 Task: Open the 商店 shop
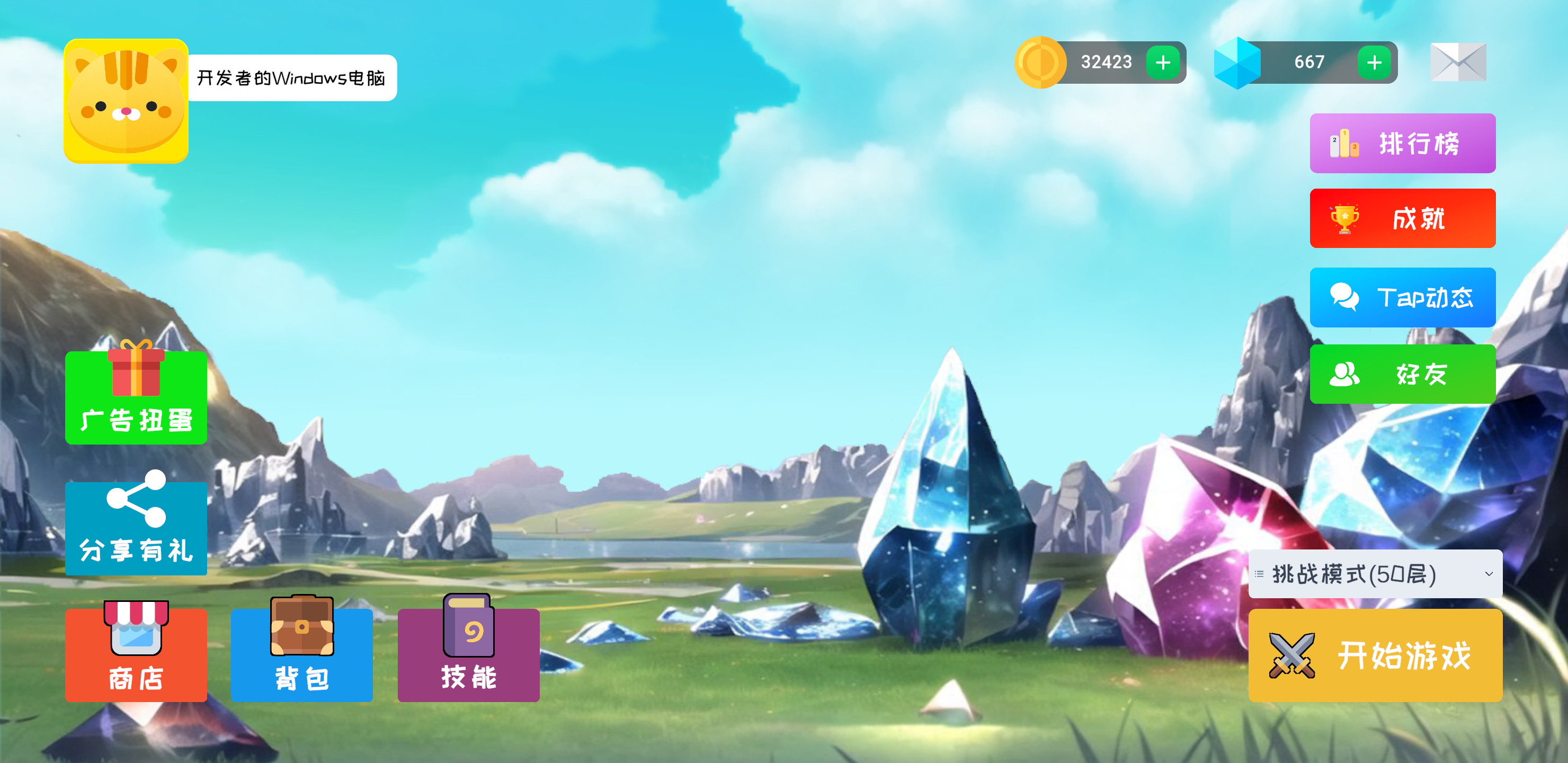136,654
